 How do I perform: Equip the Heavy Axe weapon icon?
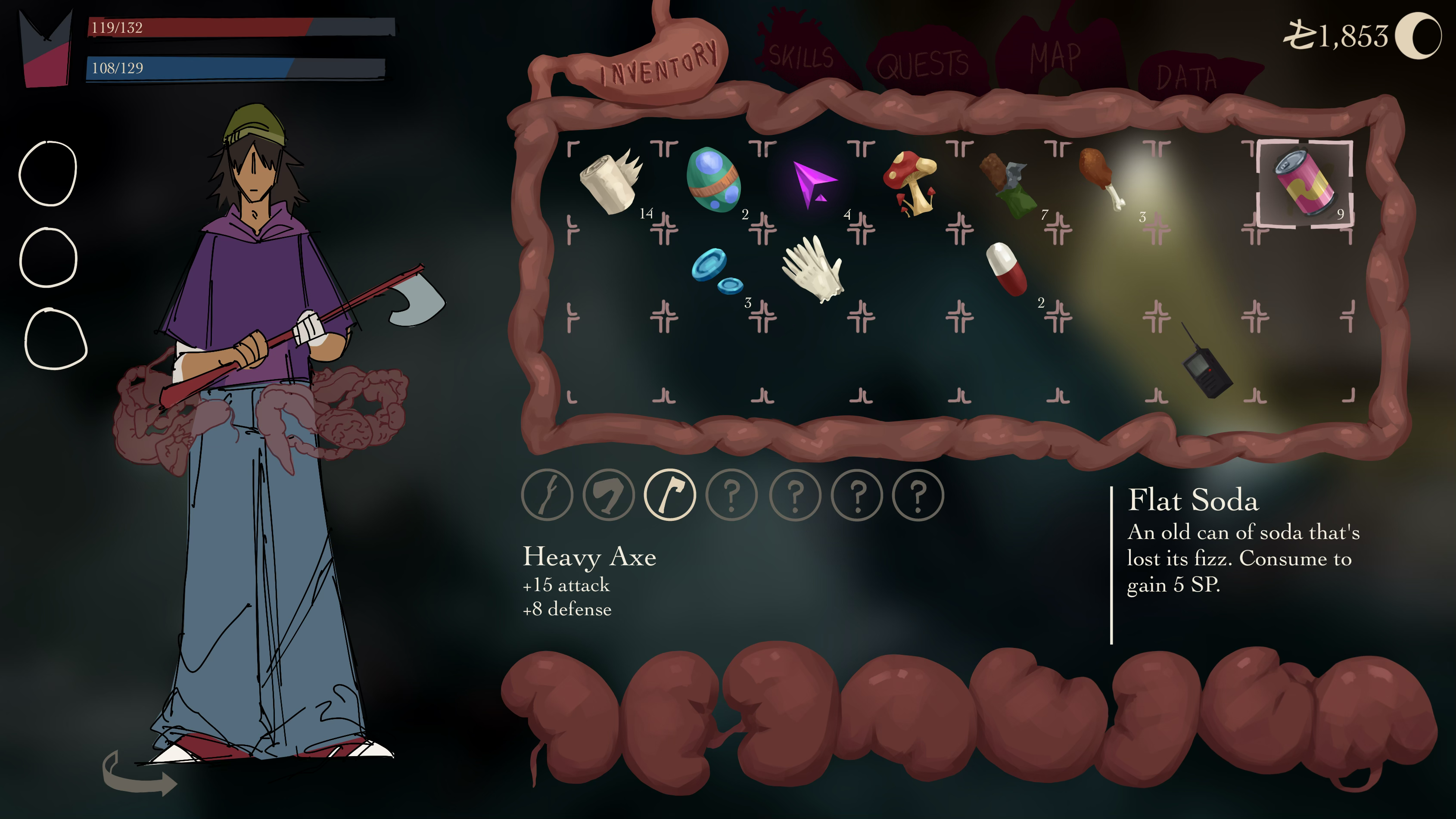(670, 495)
